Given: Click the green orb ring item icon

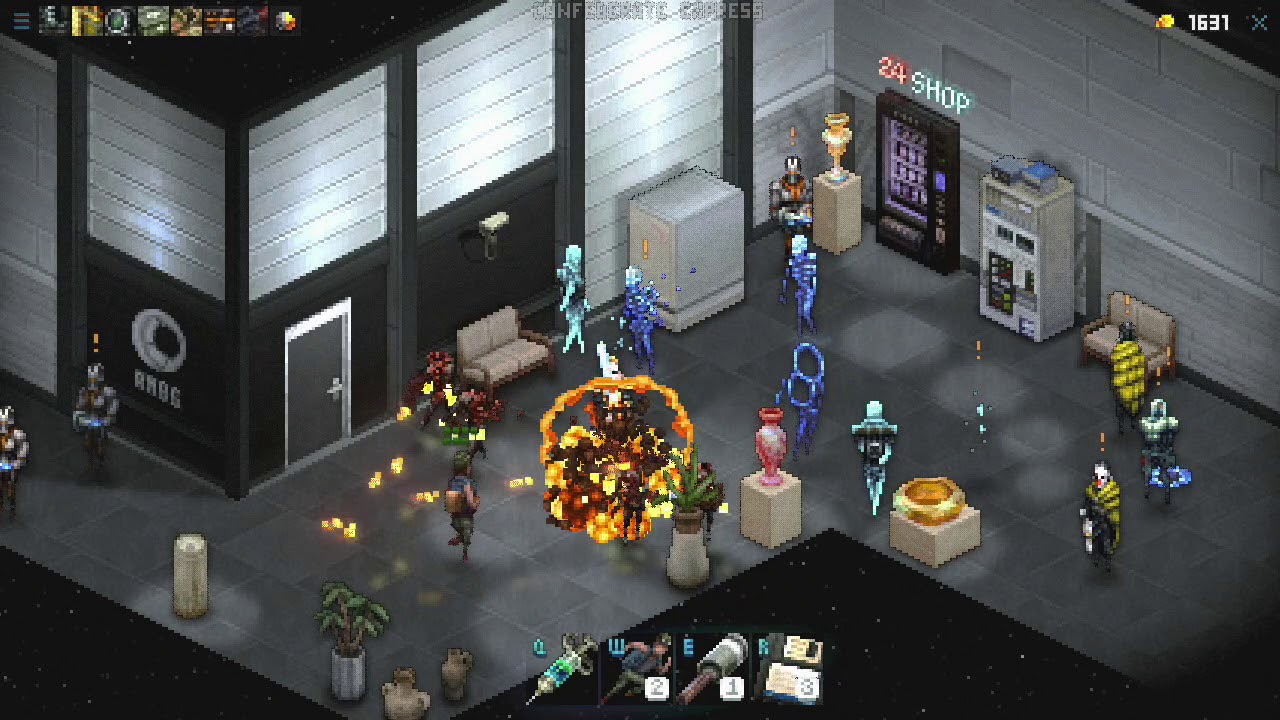Looking at the screenshot, I should coord(119,21).
